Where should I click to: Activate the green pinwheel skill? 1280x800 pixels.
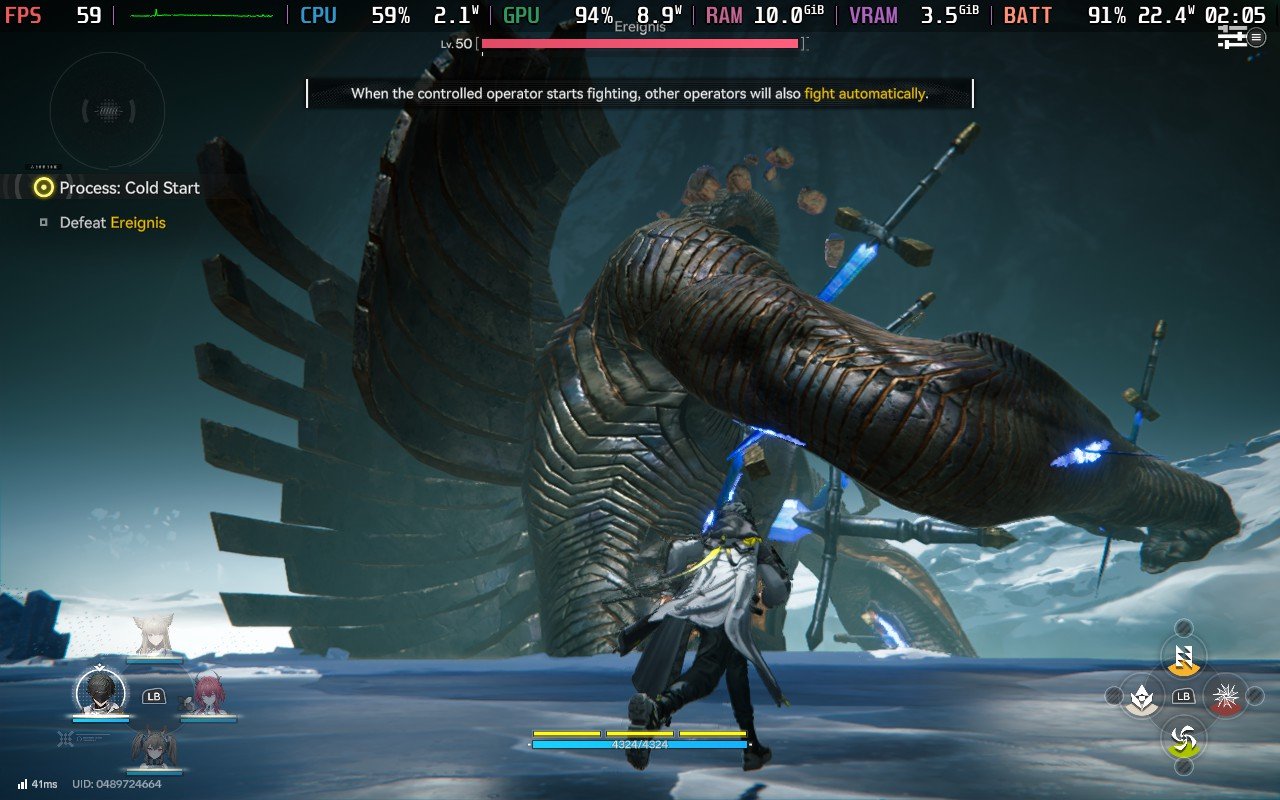(1184, 740)
